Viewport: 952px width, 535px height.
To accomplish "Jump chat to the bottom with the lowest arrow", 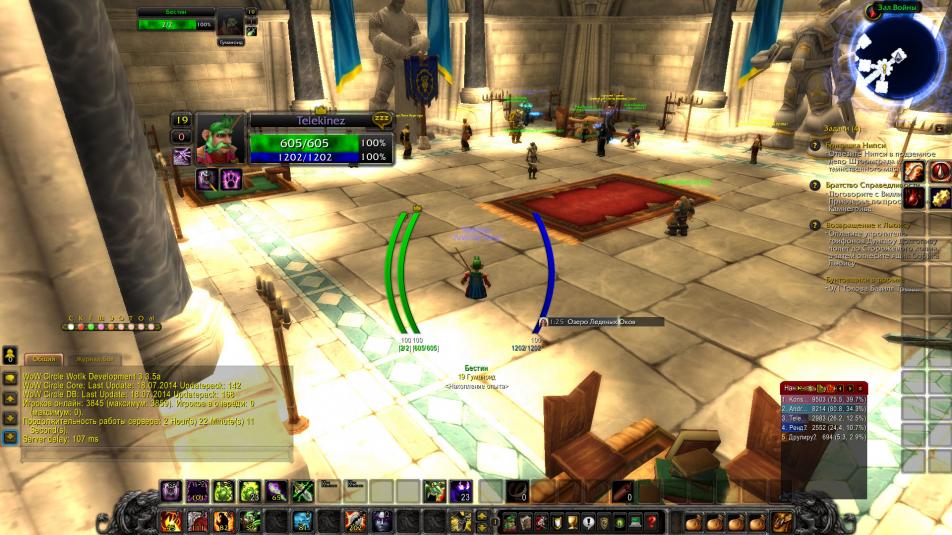I will (x=9, y=437).
